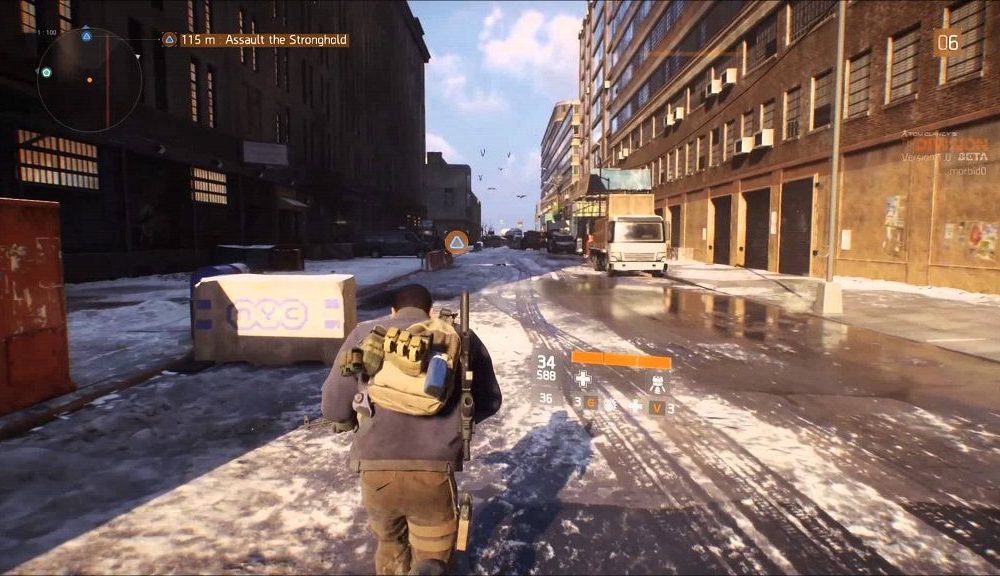
Task: Click the blue triangle marker on the minimap
Action: point(86,36)
